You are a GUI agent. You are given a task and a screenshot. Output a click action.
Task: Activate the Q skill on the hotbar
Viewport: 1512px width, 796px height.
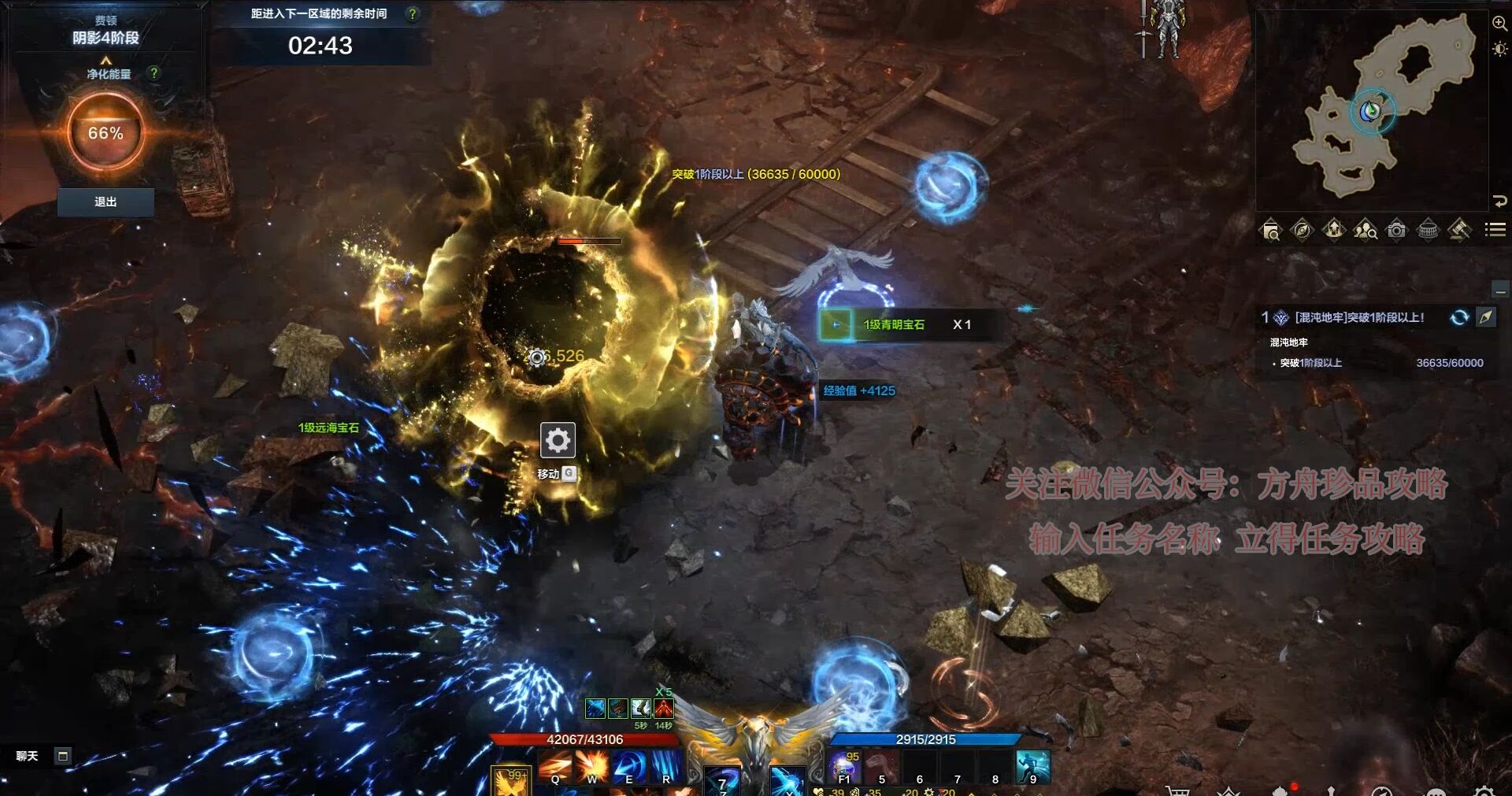(x=555, y=767)
